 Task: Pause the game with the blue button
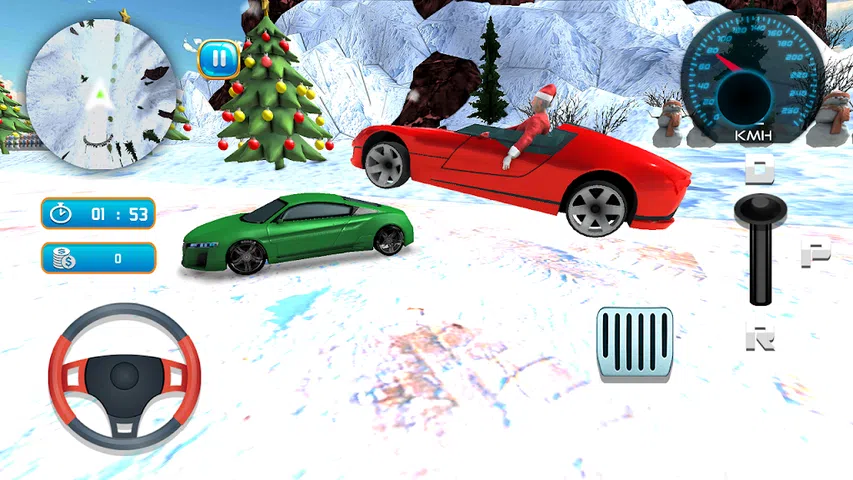click(217, 59)
